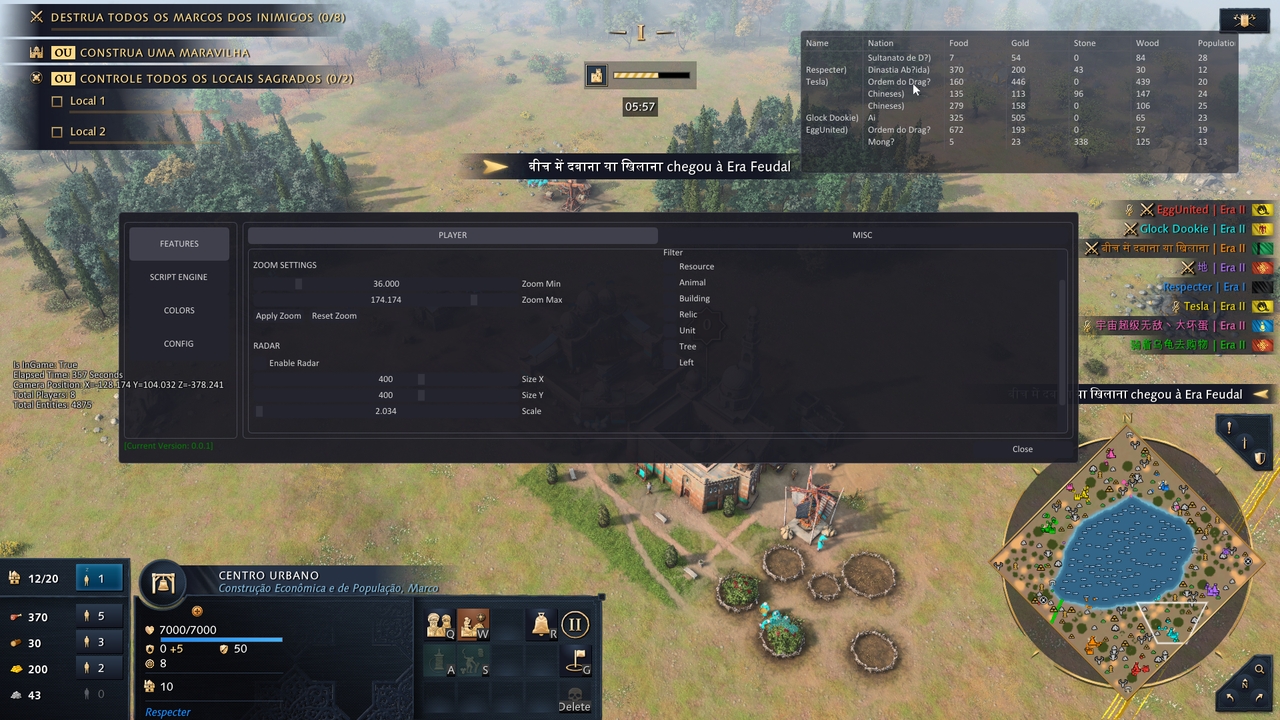Click the radar Scale slider

[260, 411]
